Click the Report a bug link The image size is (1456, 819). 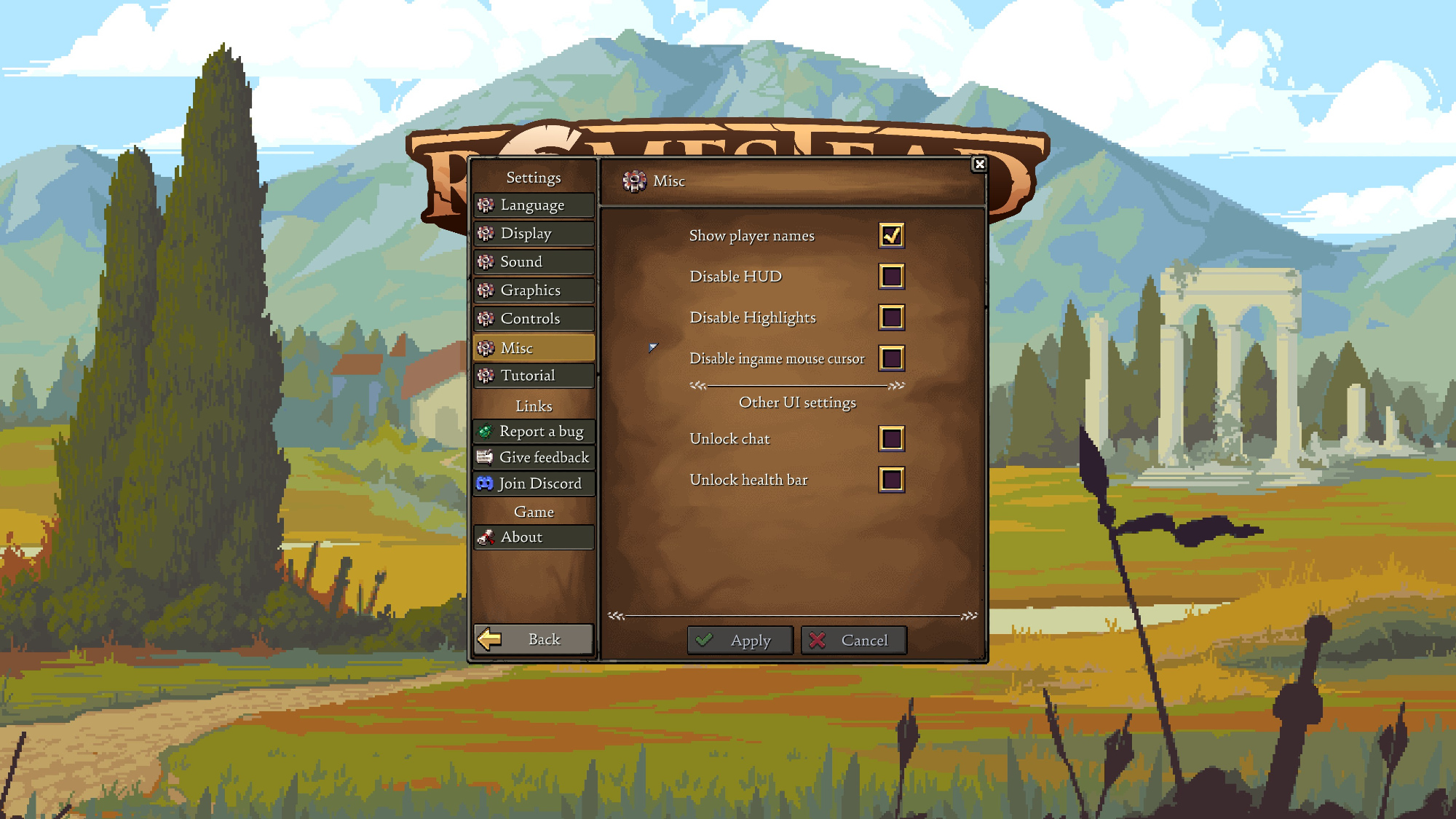coord(534,432)
